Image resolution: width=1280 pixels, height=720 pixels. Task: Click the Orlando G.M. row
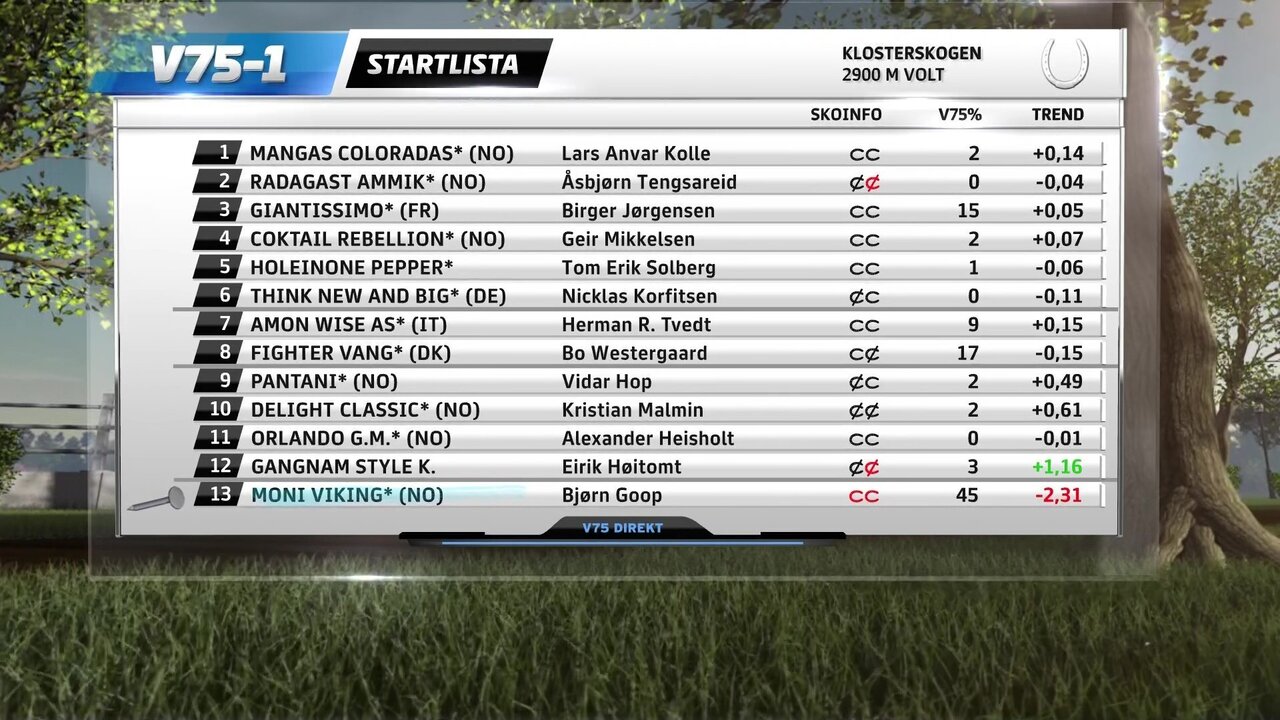350,439
